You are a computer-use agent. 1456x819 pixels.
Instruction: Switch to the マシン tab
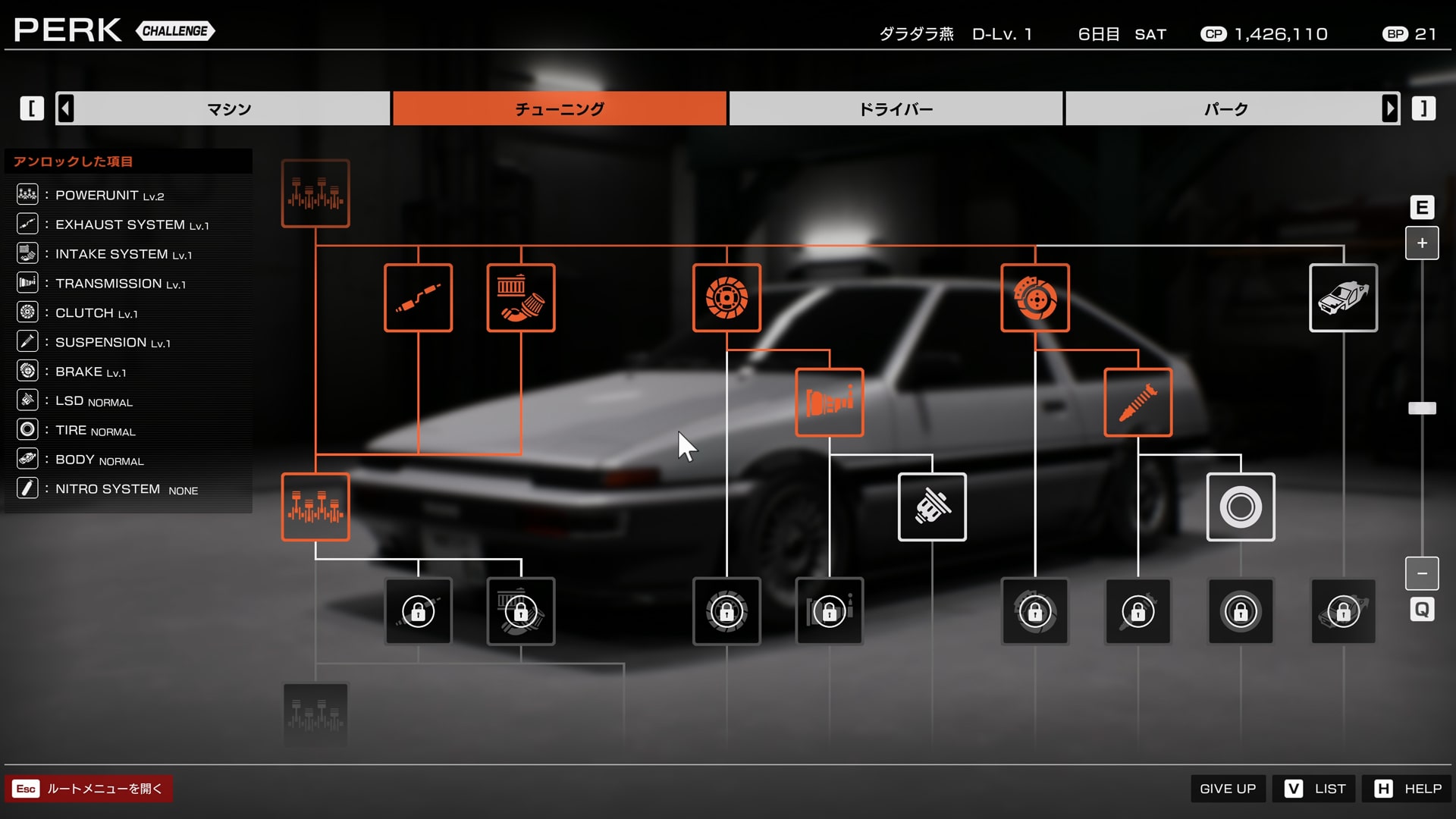(229, 108)
